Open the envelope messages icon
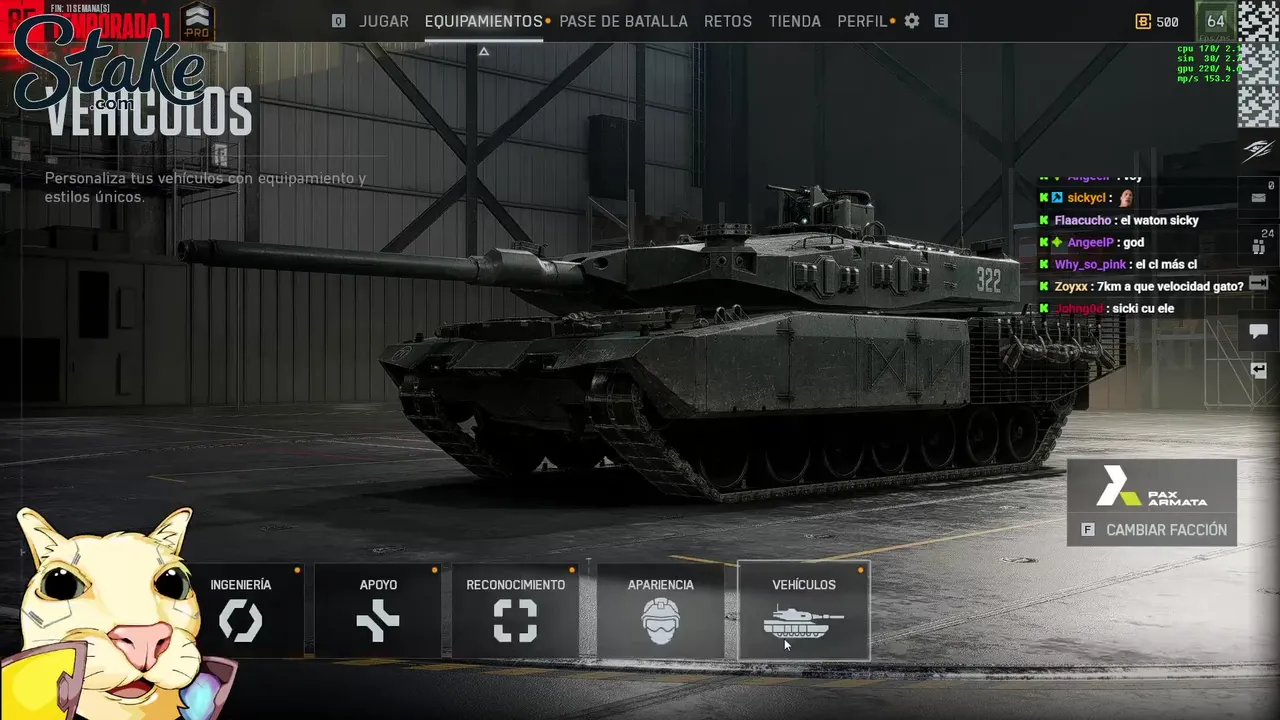Screen dimensions: 1280x720 tap(1258, 198)
